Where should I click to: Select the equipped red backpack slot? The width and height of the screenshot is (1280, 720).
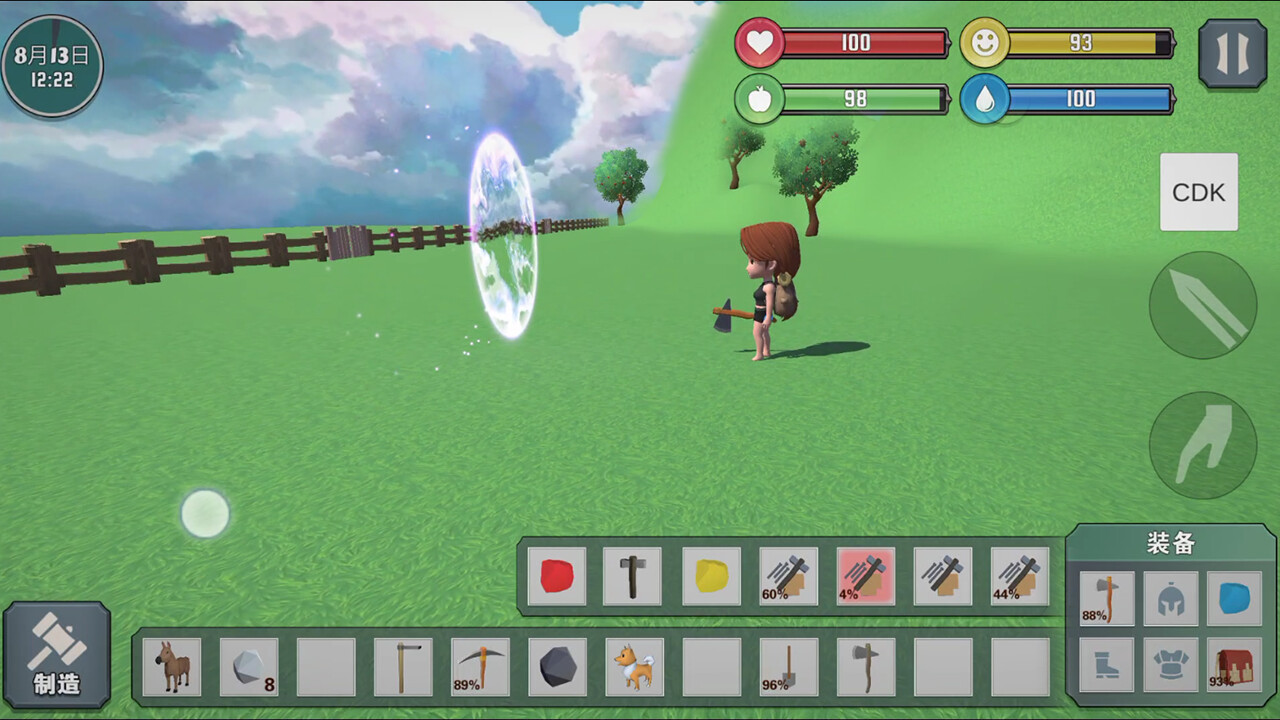pyautogui.click(x=1233, y=665)
